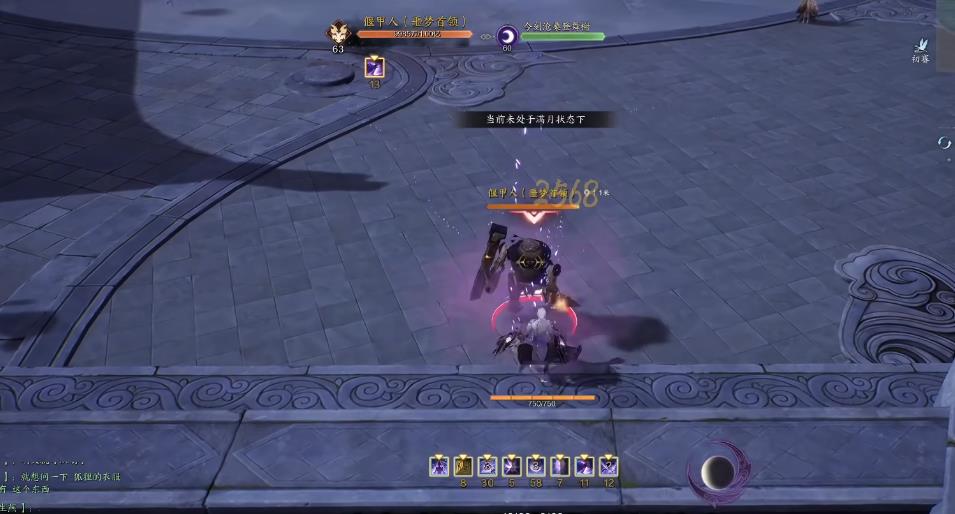Use the first hotbar skill without a number
This screenshot has width=955, height=514.
point(439,466)
